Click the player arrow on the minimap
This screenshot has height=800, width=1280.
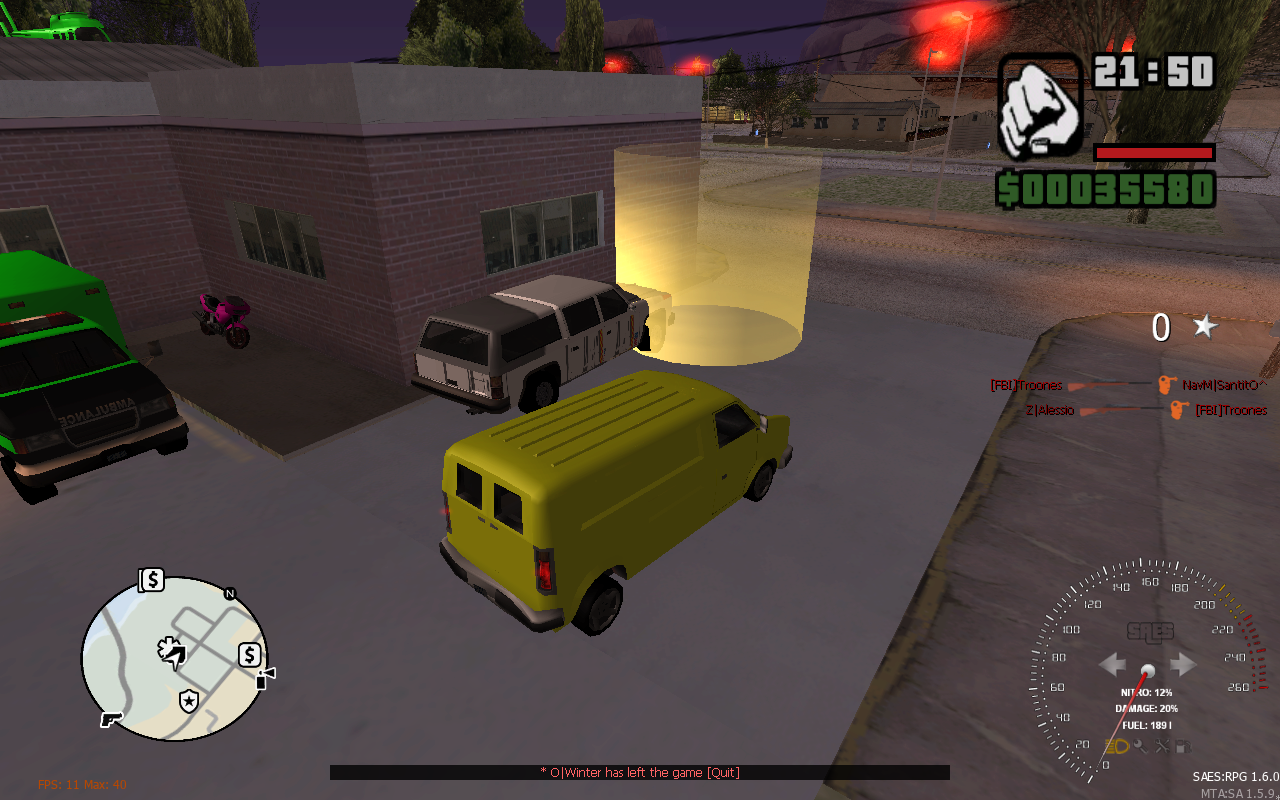tap(172, 653)
